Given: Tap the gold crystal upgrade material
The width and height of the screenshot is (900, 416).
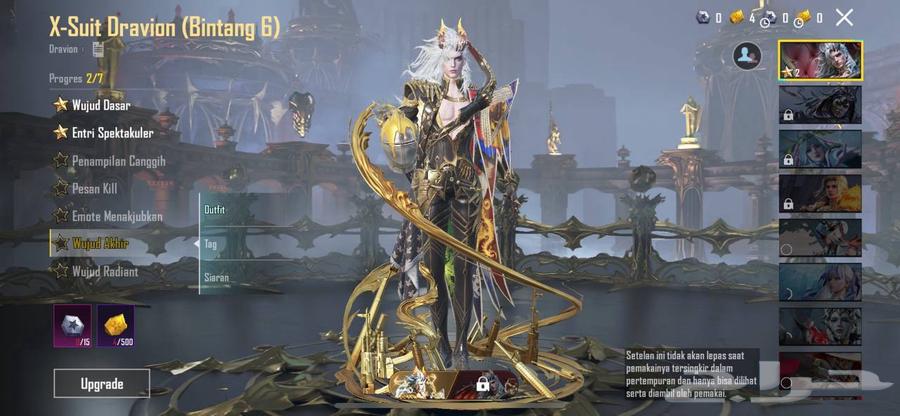Looking at the screenshot, I should pyautogui.click(x=115, y=325).
